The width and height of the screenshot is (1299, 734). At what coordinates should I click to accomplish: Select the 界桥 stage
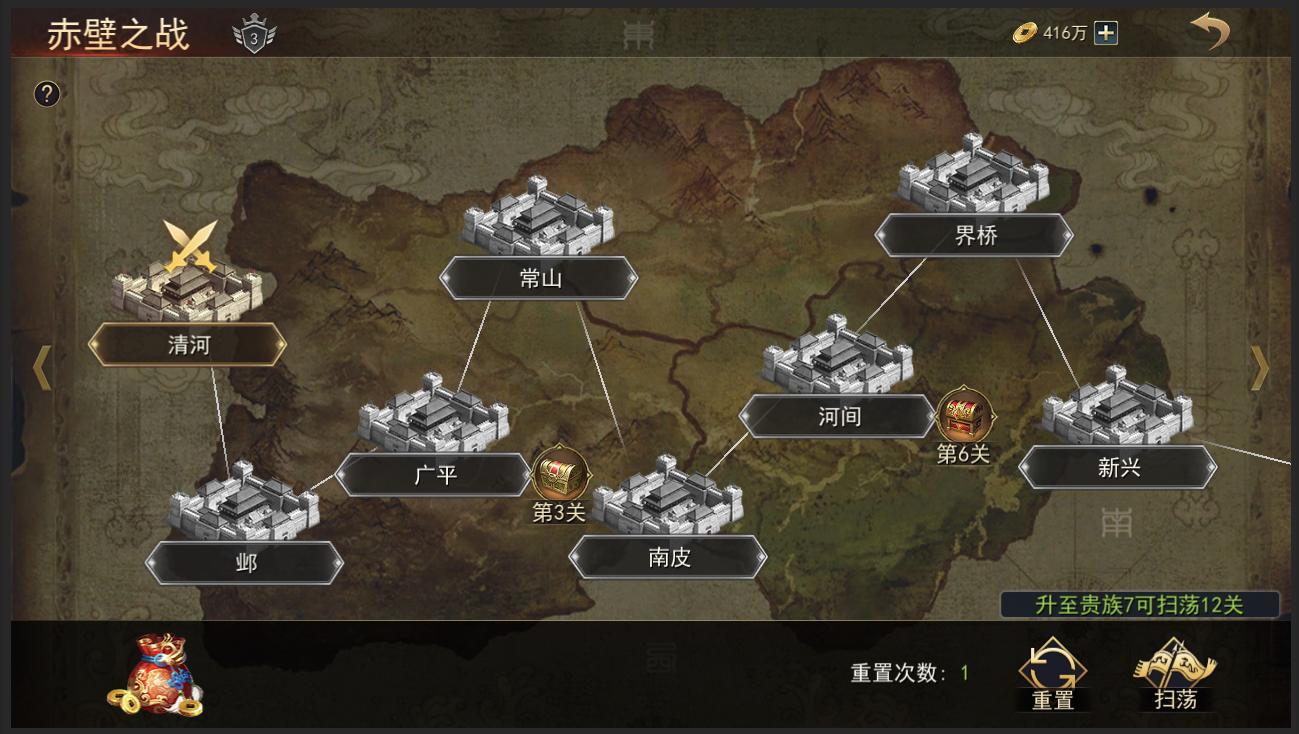[974, 235]
